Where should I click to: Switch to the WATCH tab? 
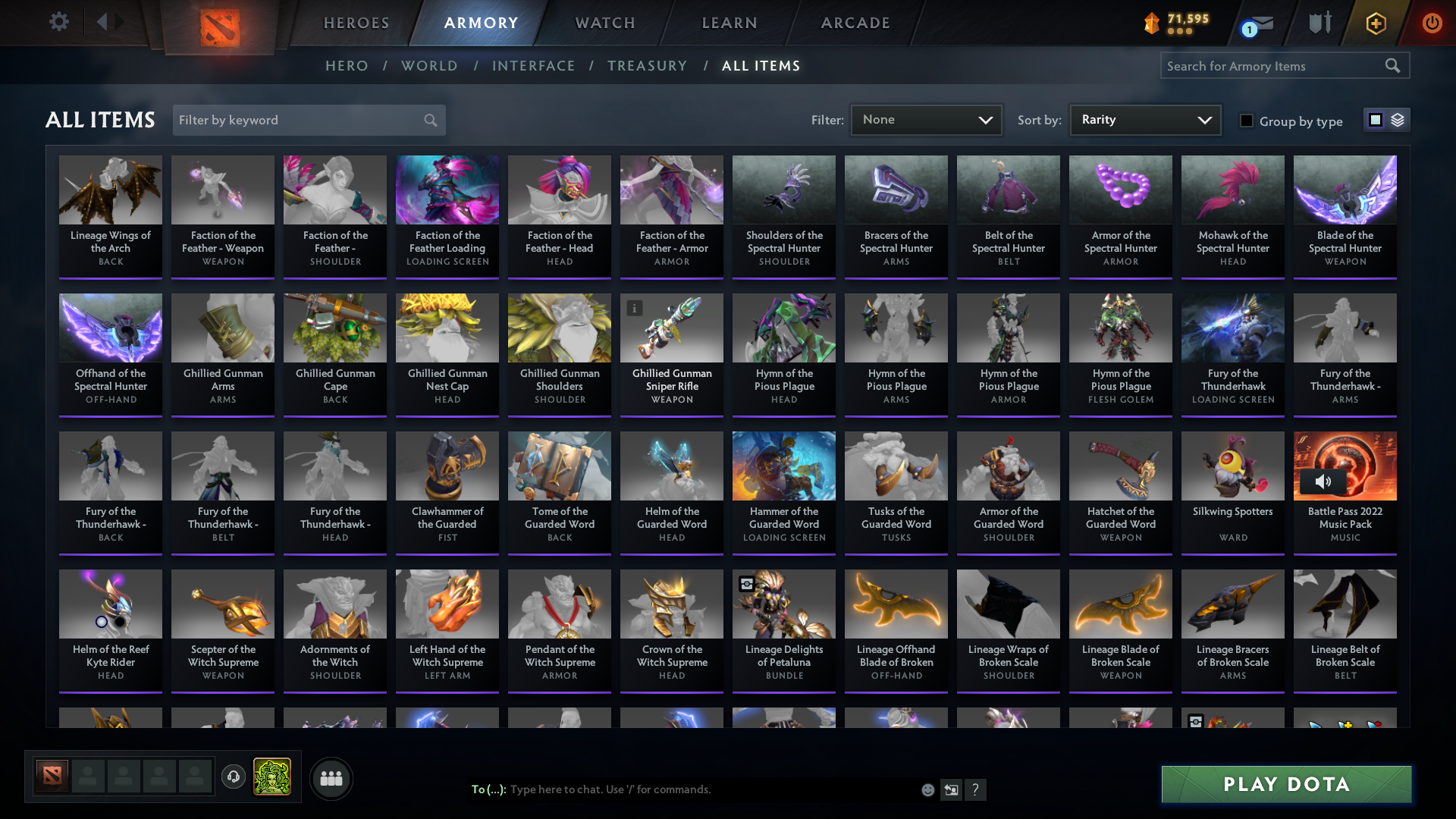pyautogui.click(x=604, y=23)
